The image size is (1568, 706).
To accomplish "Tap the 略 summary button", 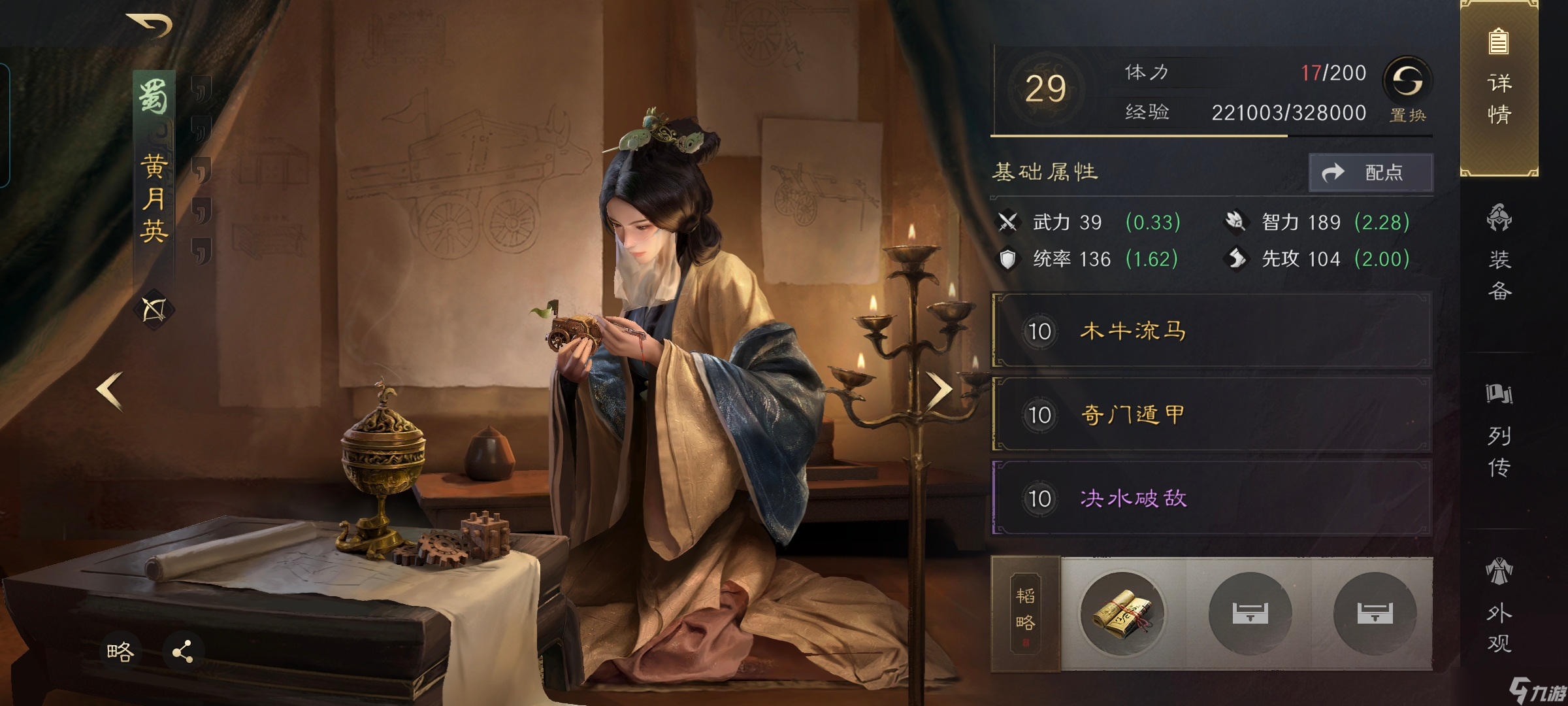I will (x=120, y=652).
